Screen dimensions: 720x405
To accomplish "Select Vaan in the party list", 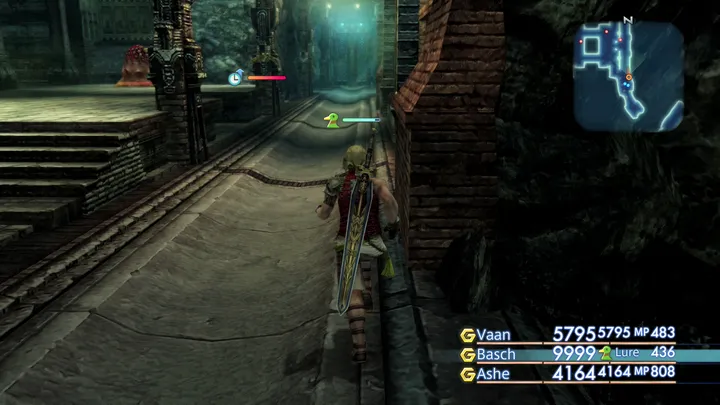I will (x=494, y=335).
